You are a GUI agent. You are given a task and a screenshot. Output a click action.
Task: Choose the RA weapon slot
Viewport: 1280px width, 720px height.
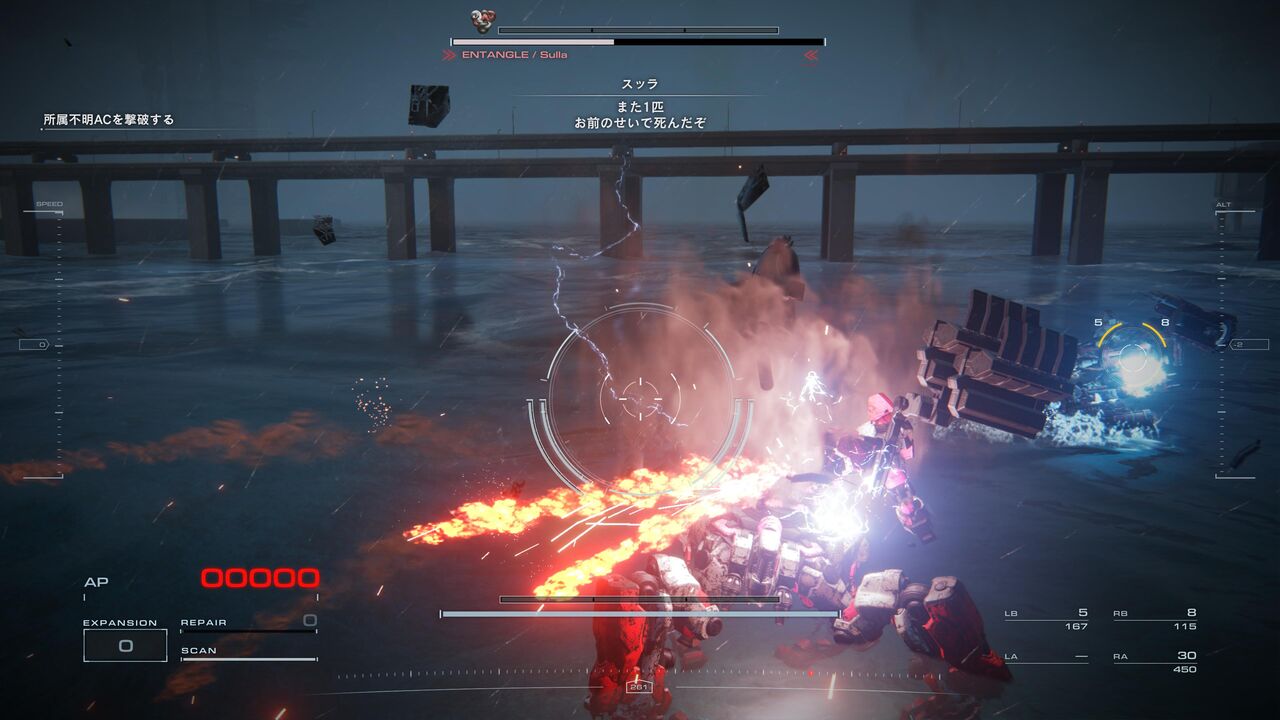pyautogui.click(x=1155, y=662)
